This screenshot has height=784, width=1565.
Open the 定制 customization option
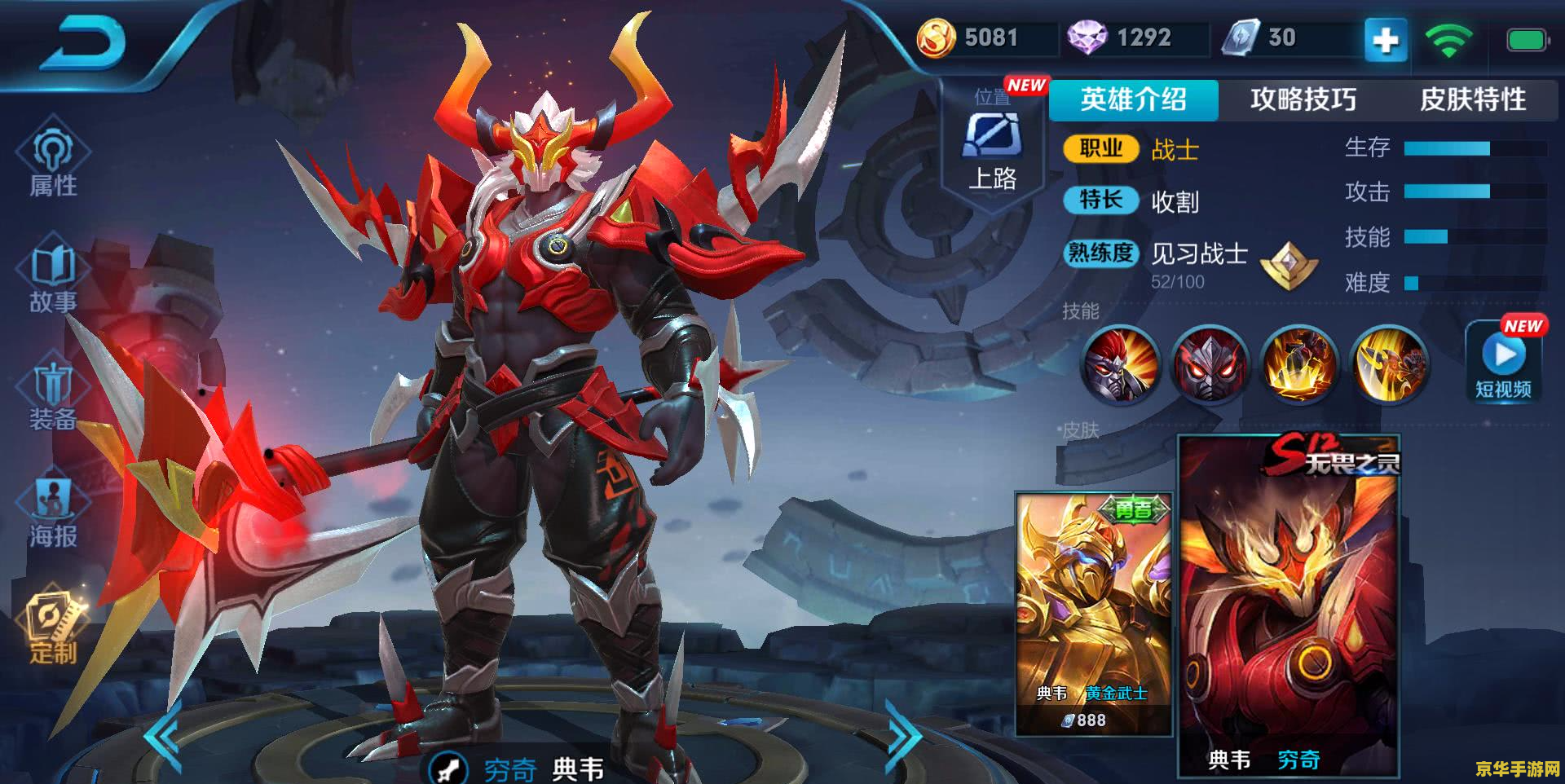pyautogui.click(x=53, y=628)
